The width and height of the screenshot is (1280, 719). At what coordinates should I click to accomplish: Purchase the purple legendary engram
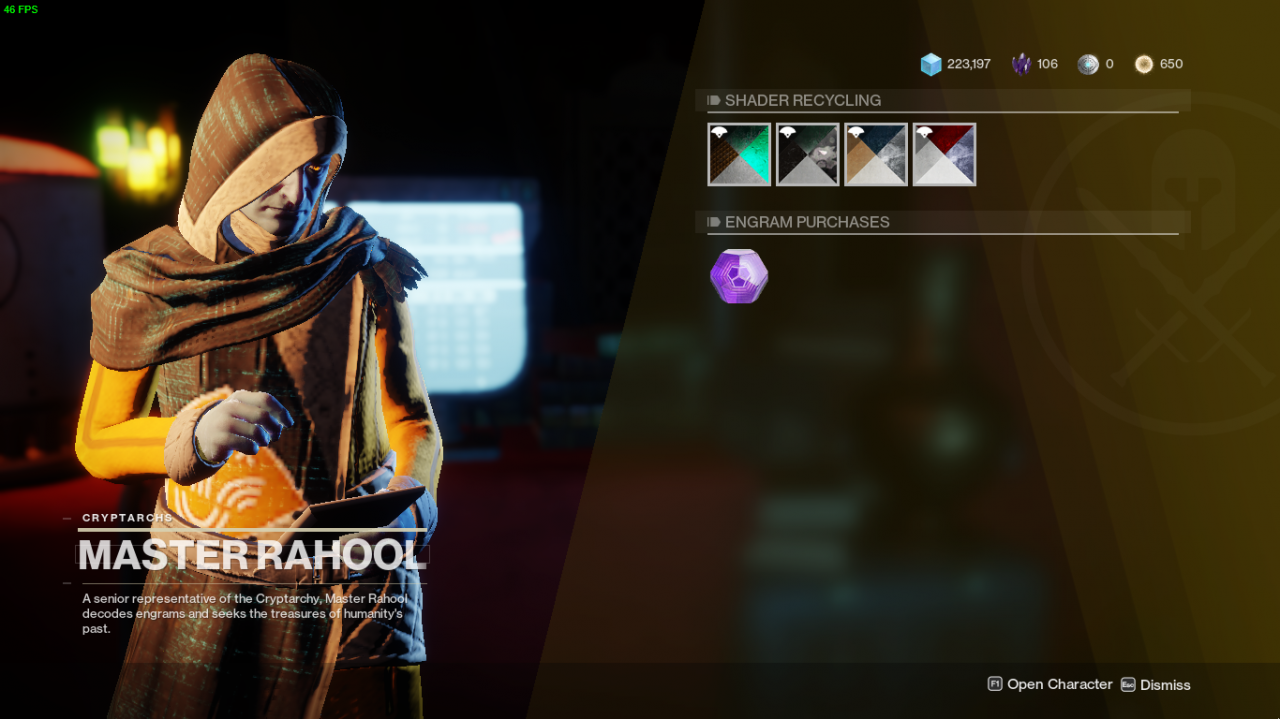click(739, 276)
